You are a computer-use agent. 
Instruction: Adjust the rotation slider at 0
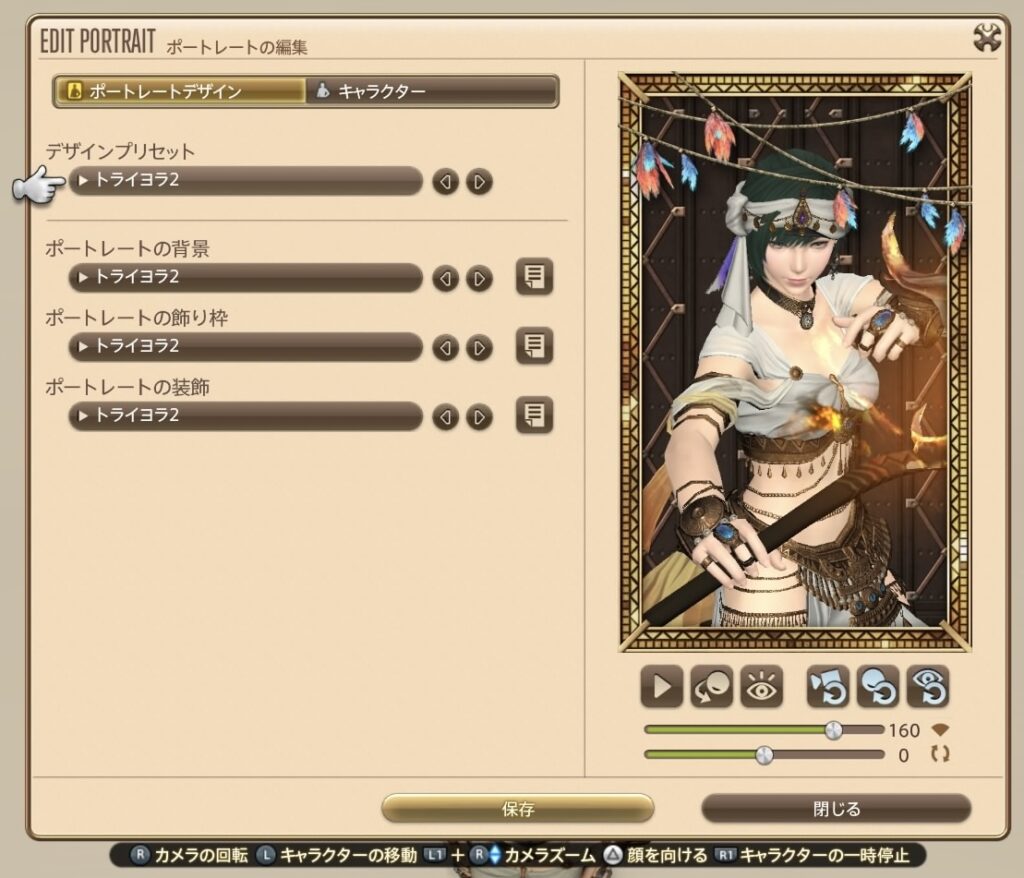(x=765, y=754)
